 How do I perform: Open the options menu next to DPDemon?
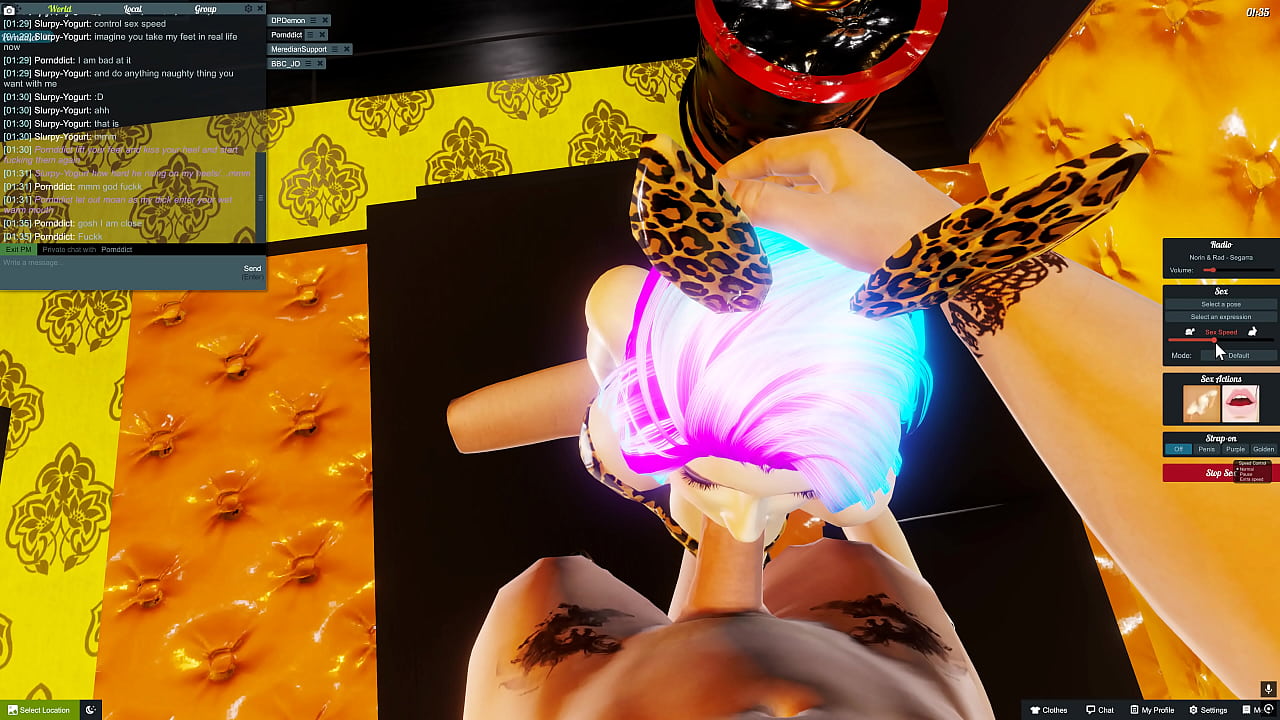[x=313, y=19]
